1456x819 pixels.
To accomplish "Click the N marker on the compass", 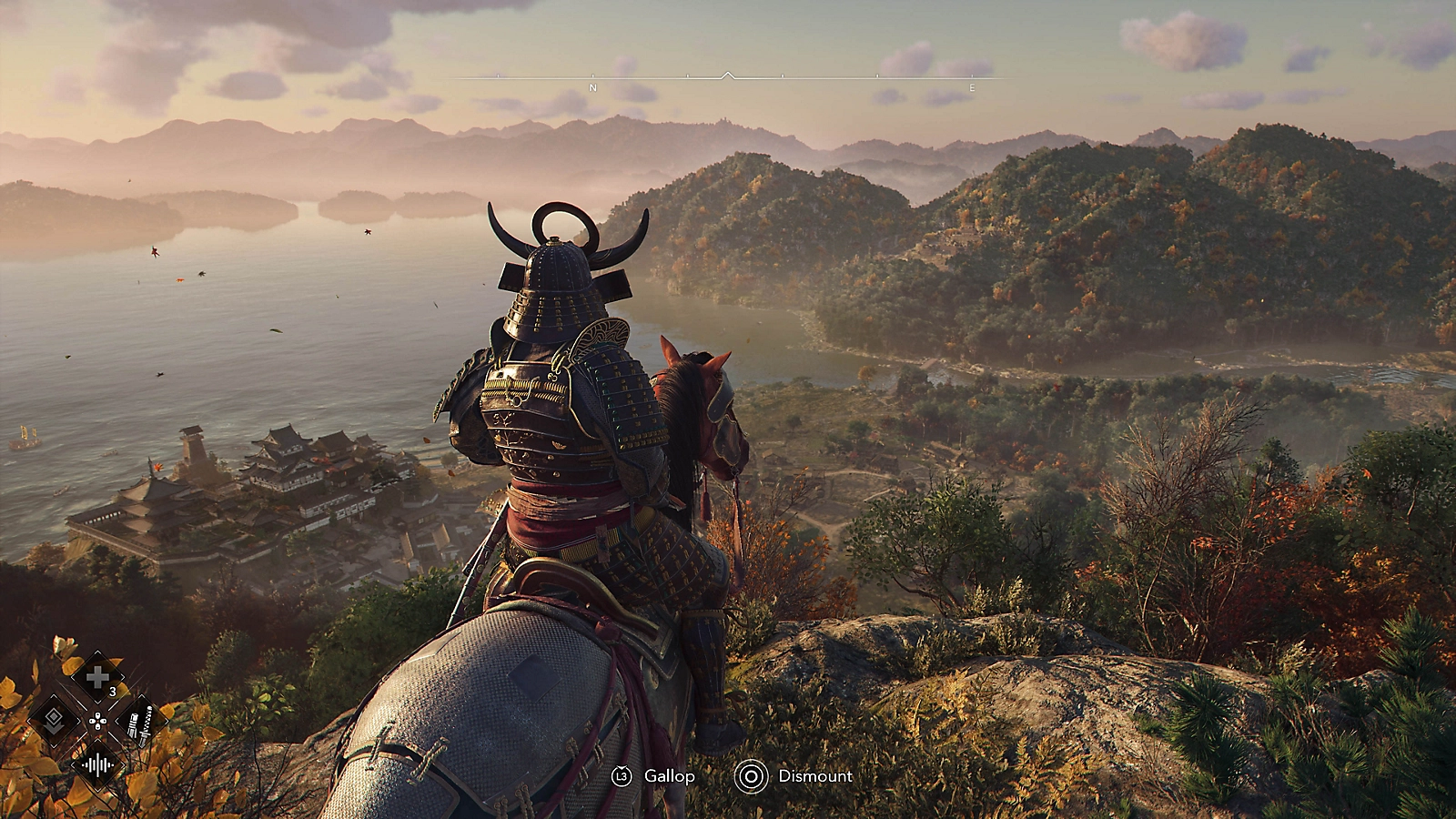I will (593, 87).
